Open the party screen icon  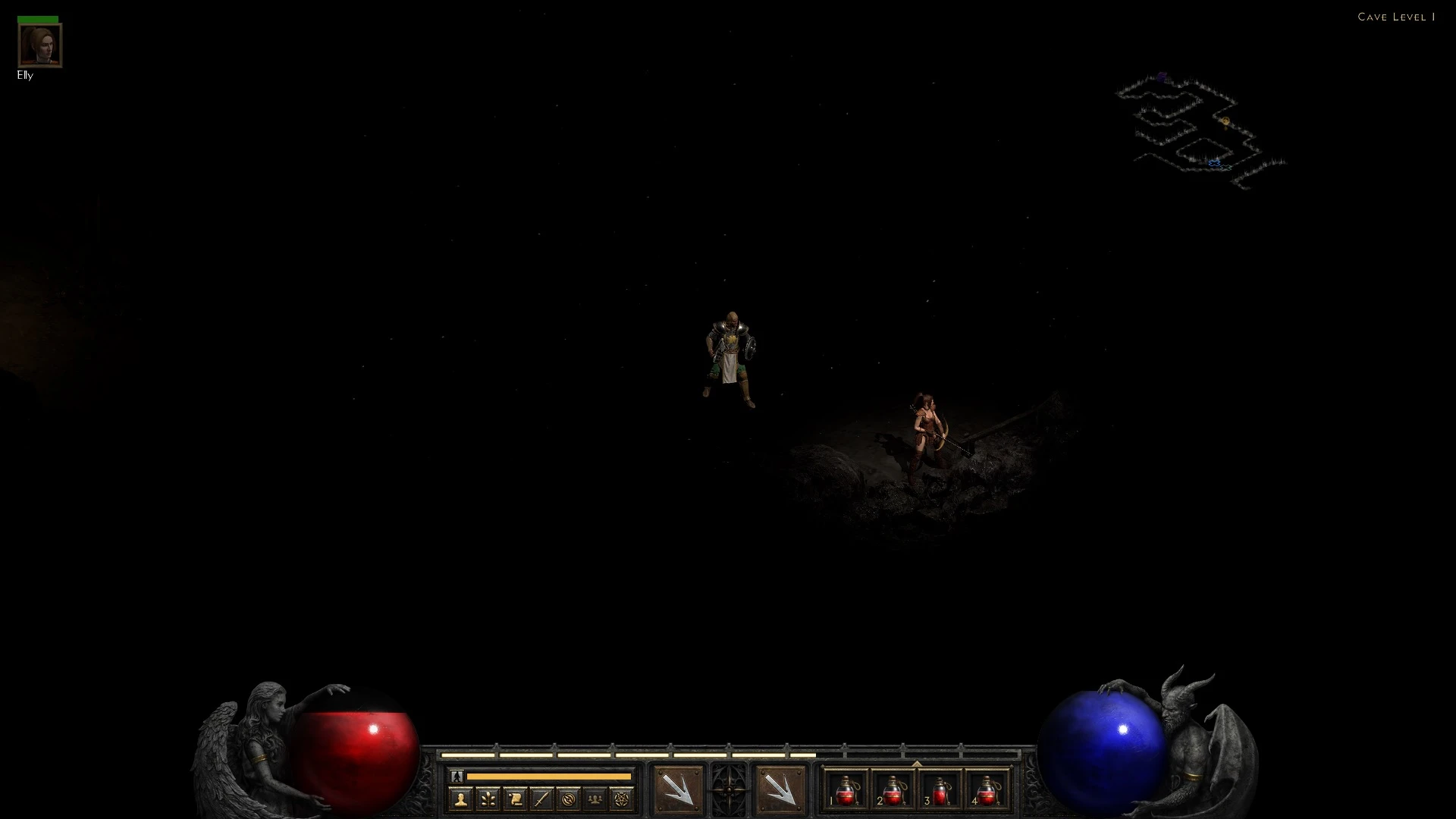coord(595,798)
